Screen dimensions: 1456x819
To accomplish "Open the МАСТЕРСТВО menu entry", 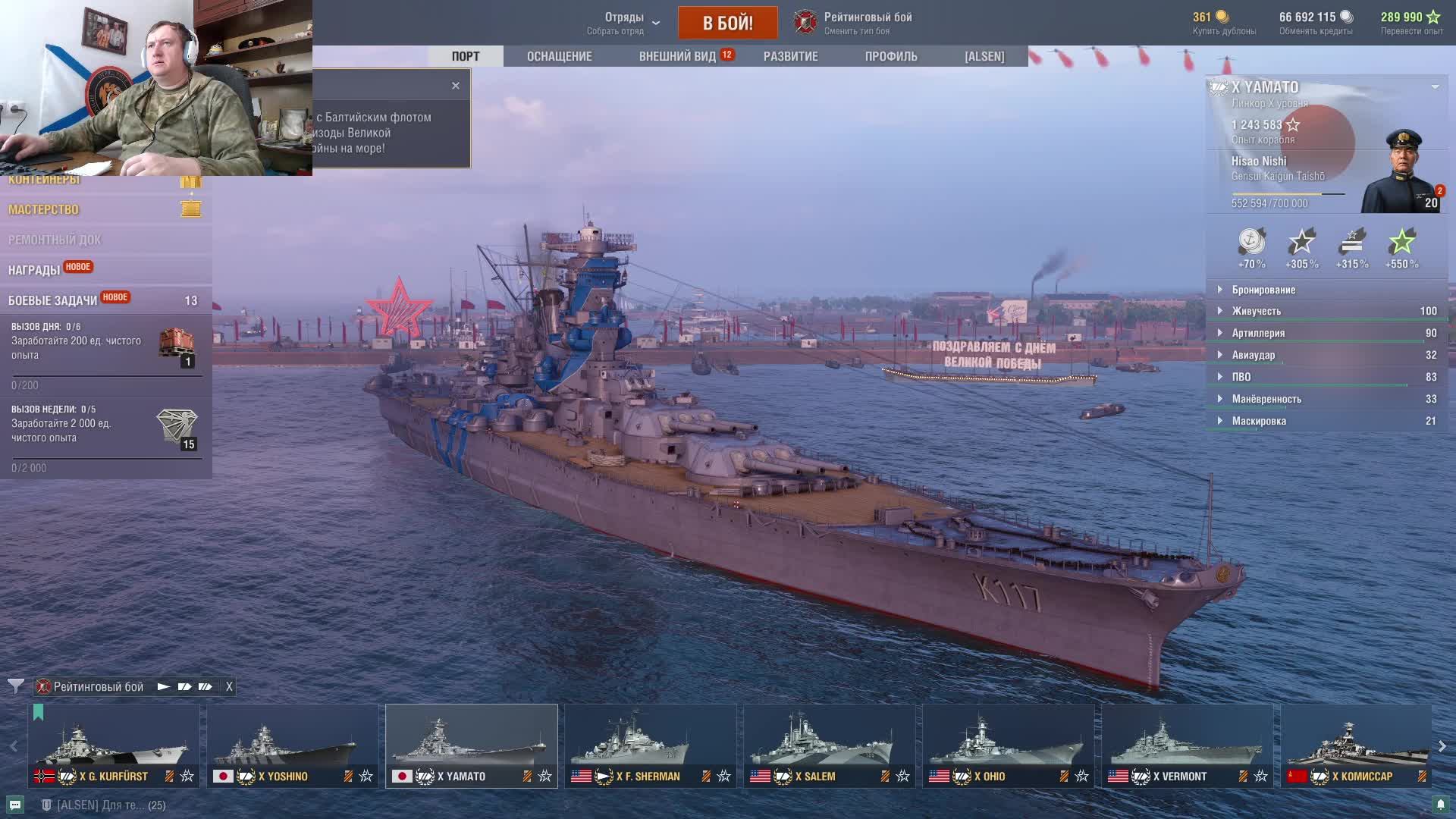I will point(44,209).
